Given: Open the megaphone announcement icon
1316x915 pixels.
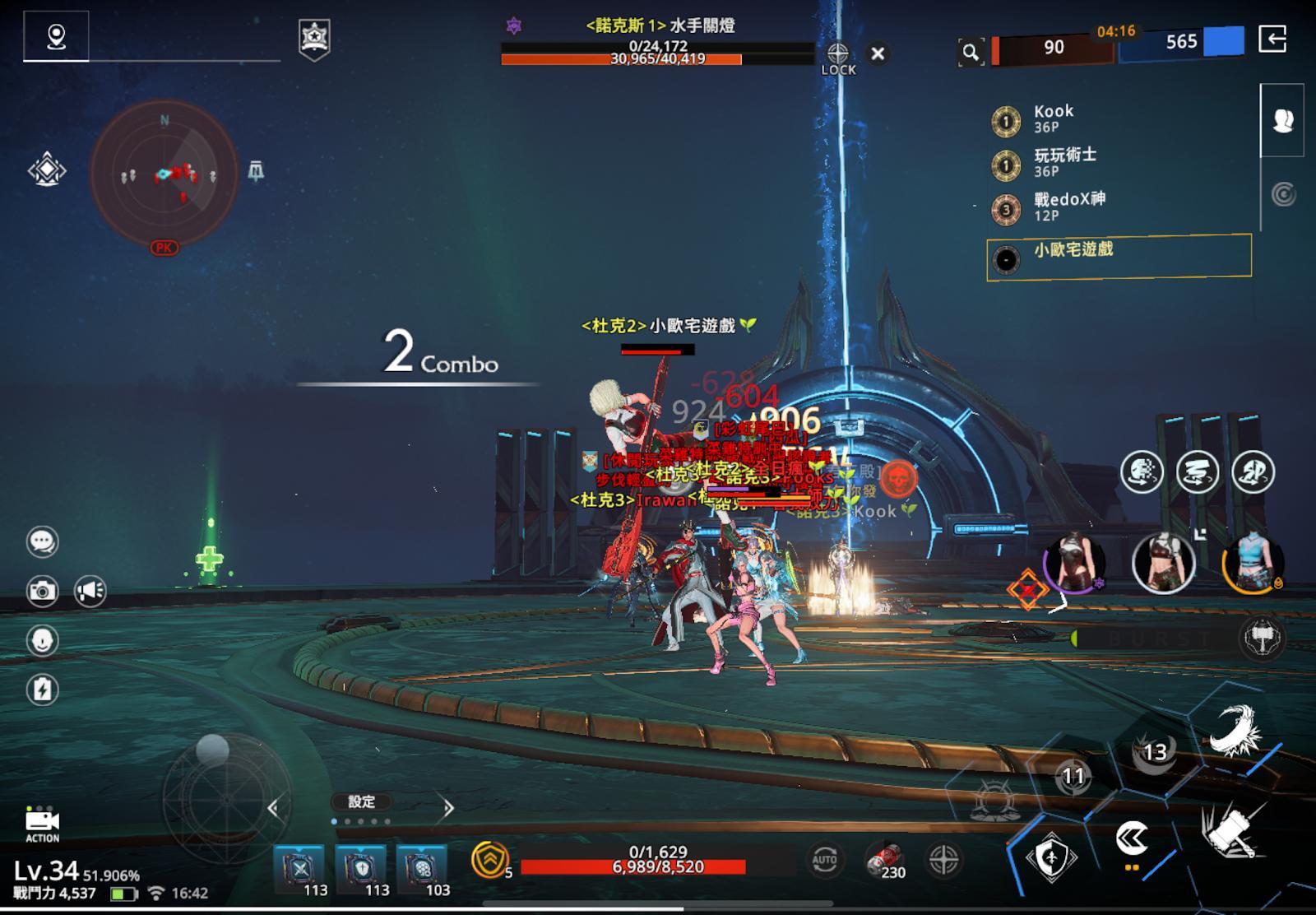Looking at the screenshot, I should click(90, 591).
